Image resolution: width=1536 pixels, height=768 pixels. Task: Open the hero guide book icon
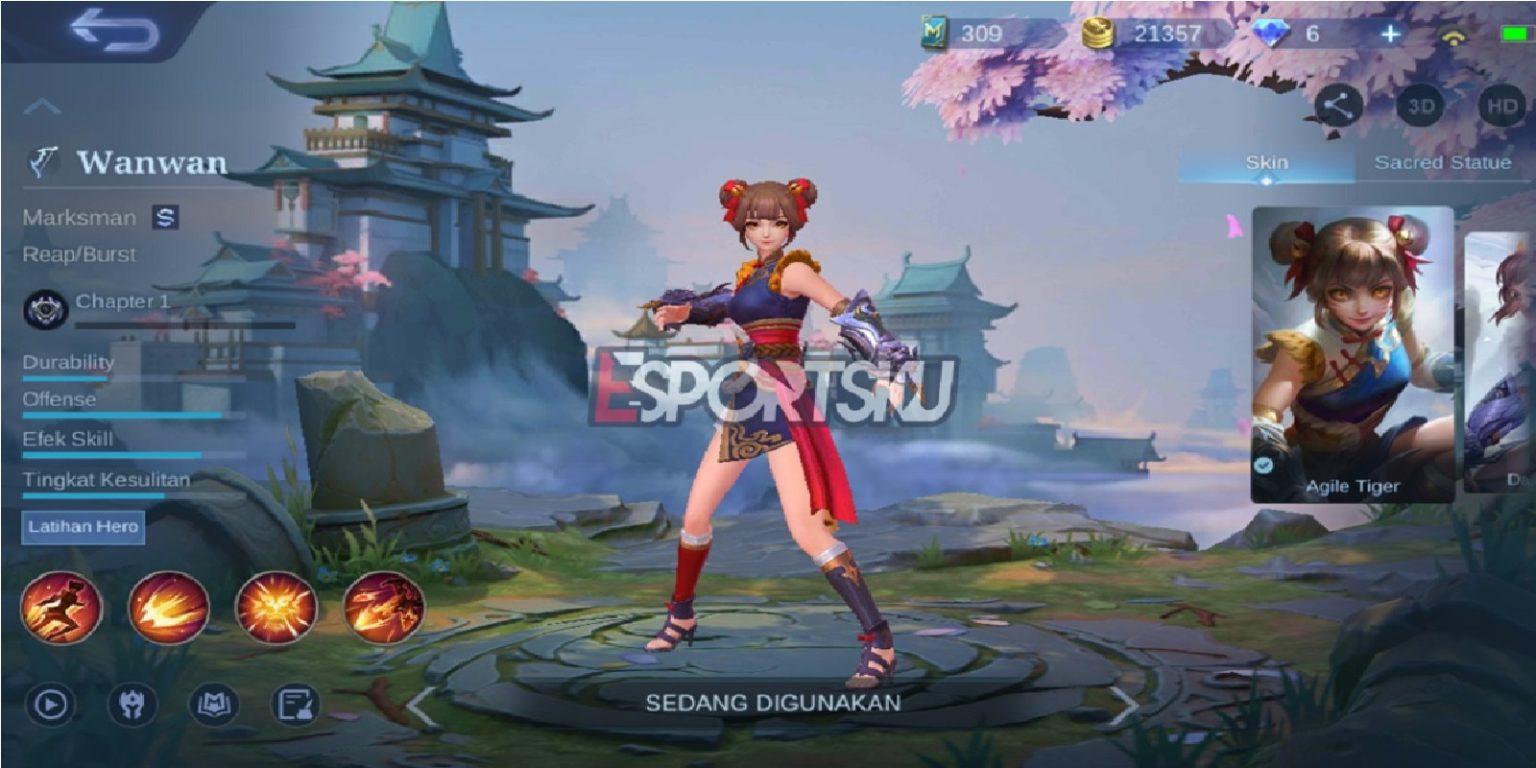[x=215, y=704]
